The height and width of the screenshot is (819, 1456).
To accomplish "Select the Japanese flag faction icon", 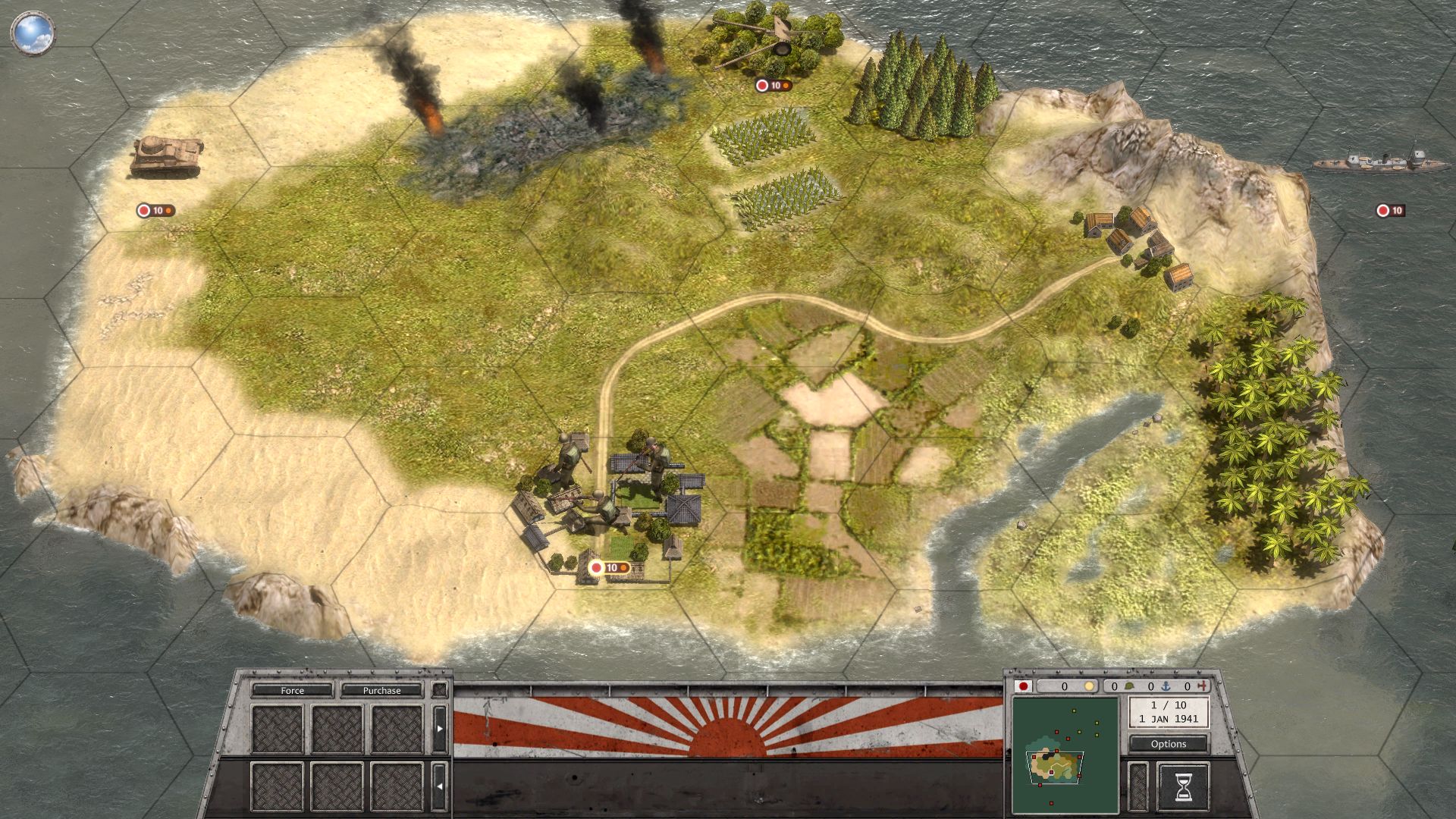I will 1024,687.
